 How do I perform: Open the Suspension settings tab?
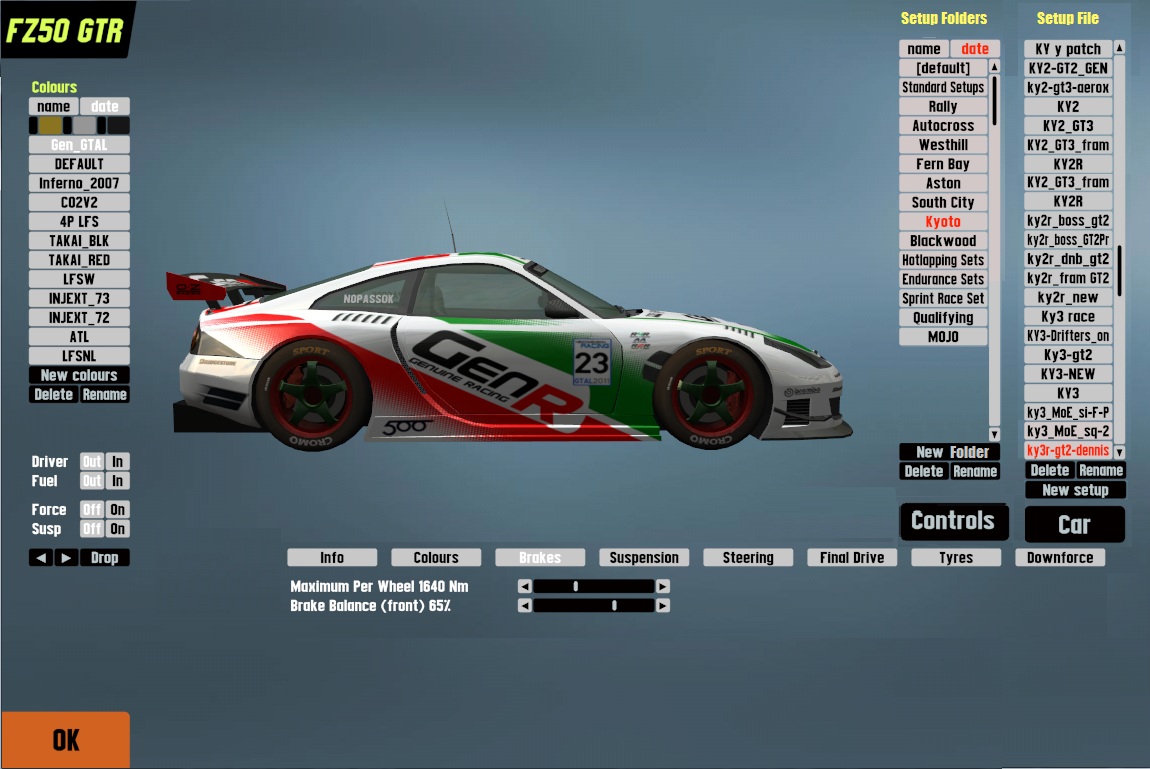click(x=644, y=558)
